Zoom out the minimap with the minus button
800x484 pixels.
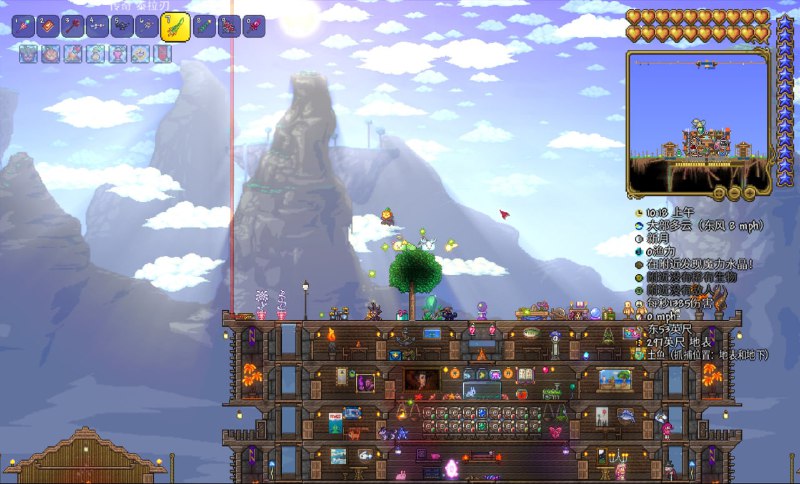coord(735,191)
